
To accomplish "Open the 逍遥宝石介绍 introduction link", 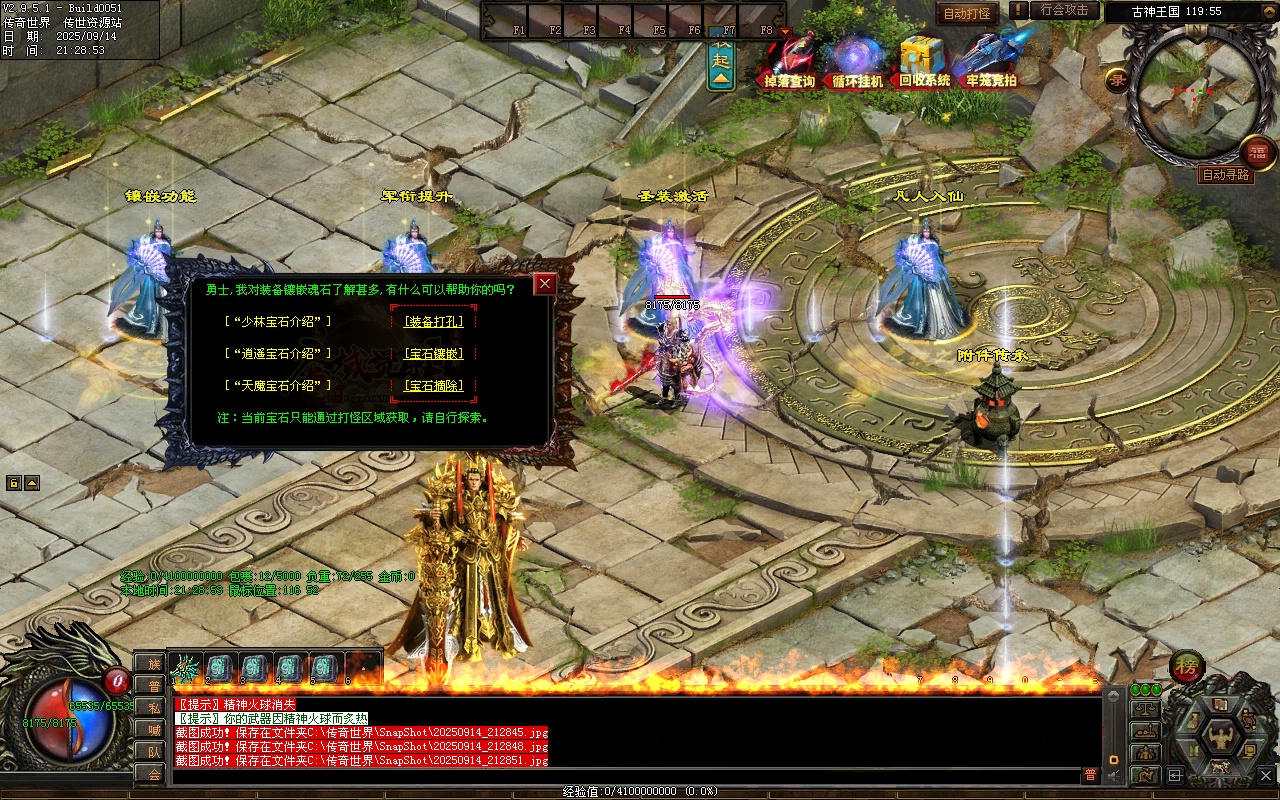I will tap(280, 354).
